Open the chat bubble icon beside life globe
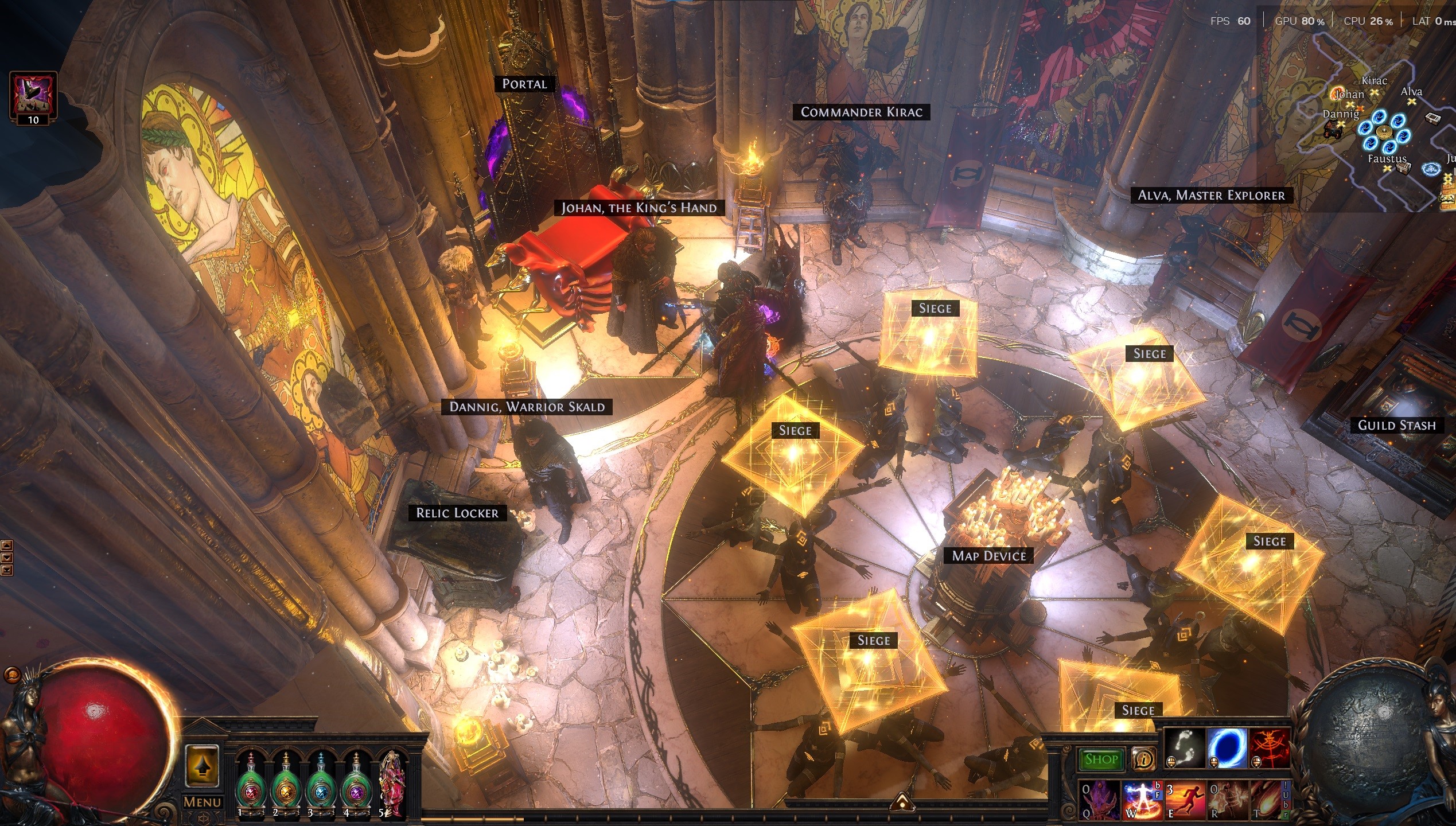 pos(11,675)
